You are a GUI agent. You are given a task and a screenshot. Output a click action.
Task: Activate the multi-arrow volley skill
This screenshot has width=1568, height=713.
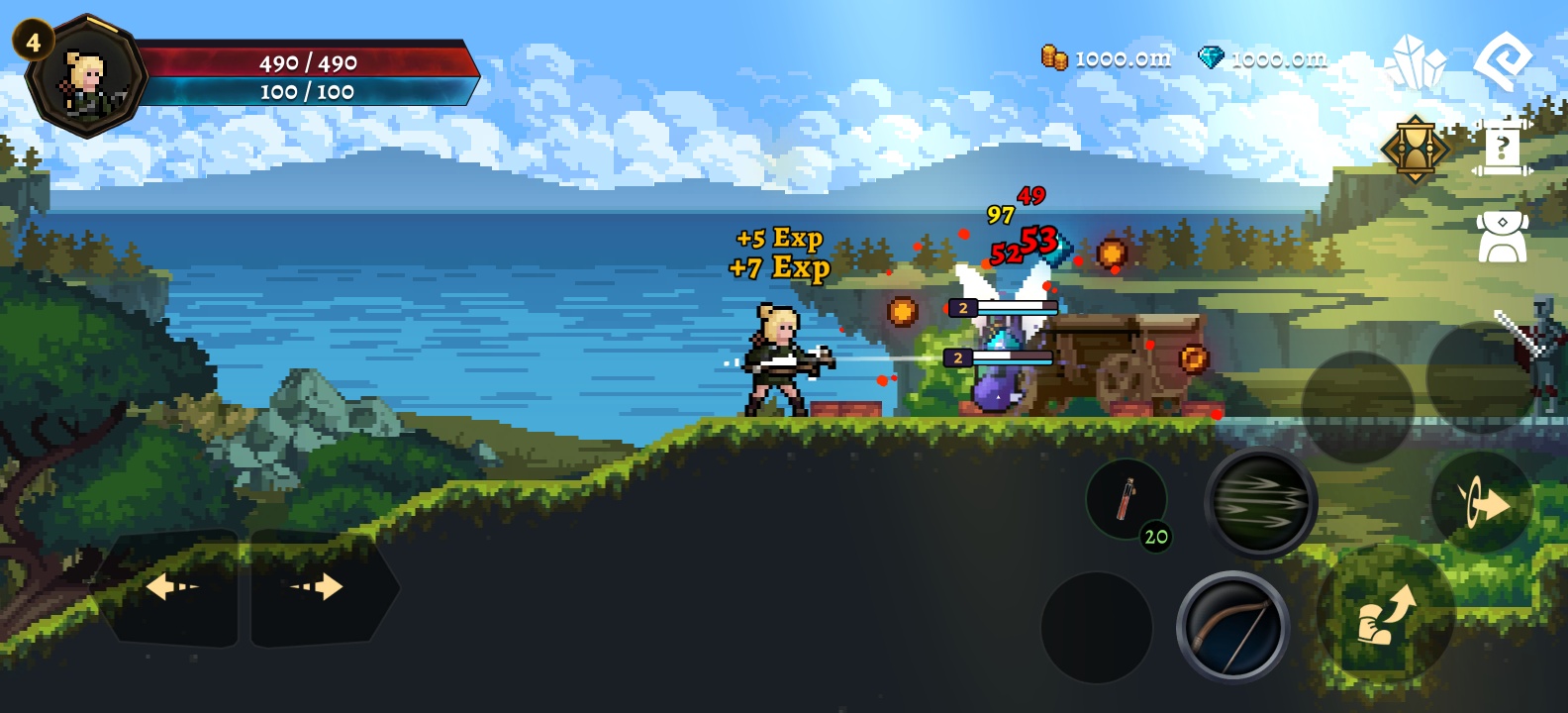point(1260,502)
